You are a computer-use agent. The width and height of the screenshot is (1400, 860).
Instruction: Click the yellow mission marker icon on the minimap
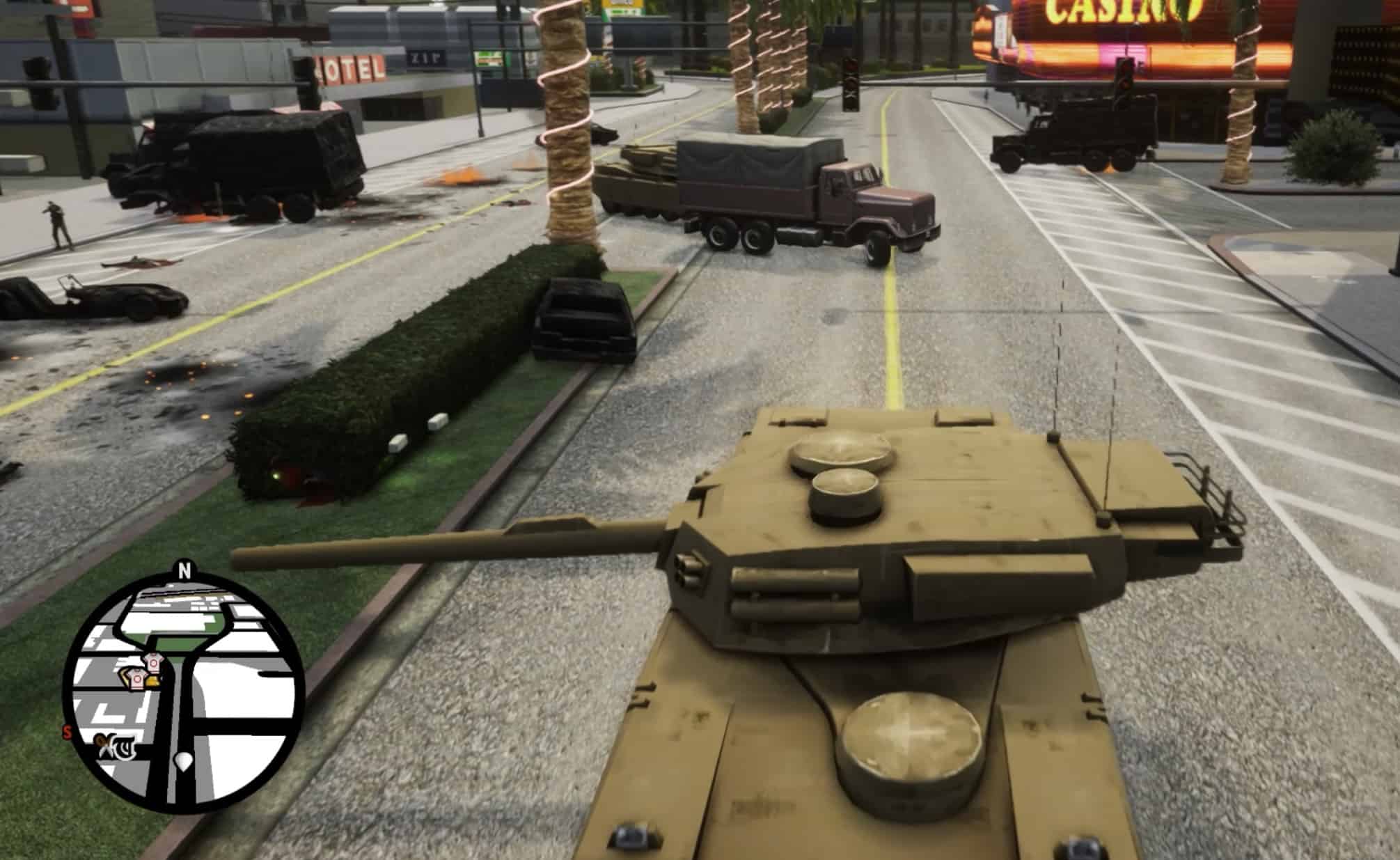pyautogui.click(x=153, y=681)
